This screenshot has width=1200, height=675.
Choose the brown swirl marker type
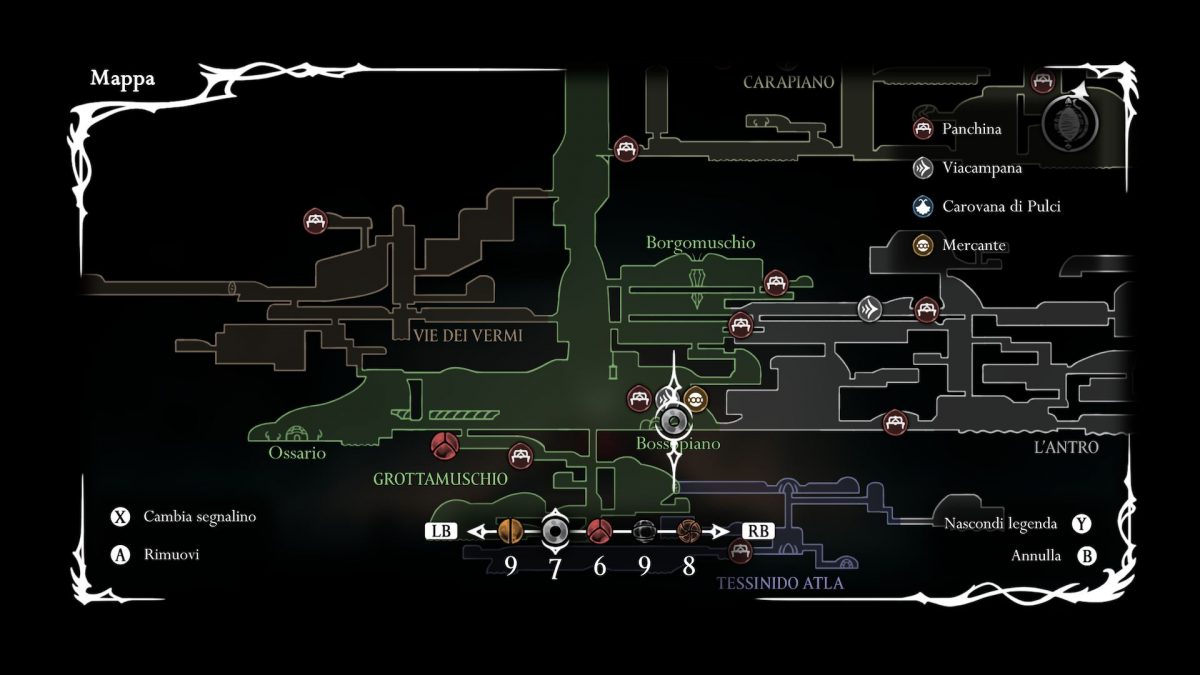click(x=688, y=531)
